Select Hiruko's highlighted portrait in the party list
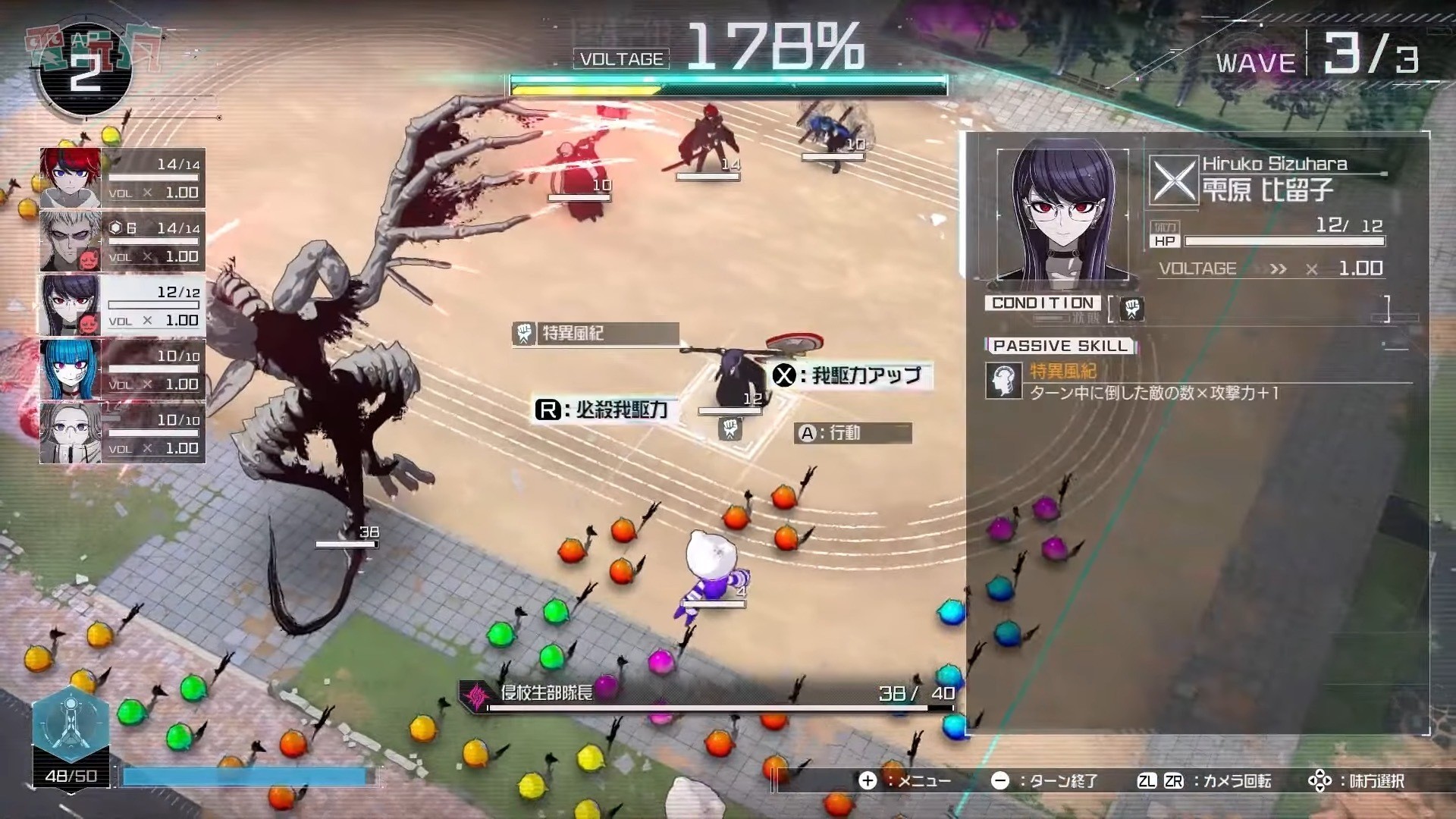Viewport: 1456px width, 819px height. (x=71, y=306)
